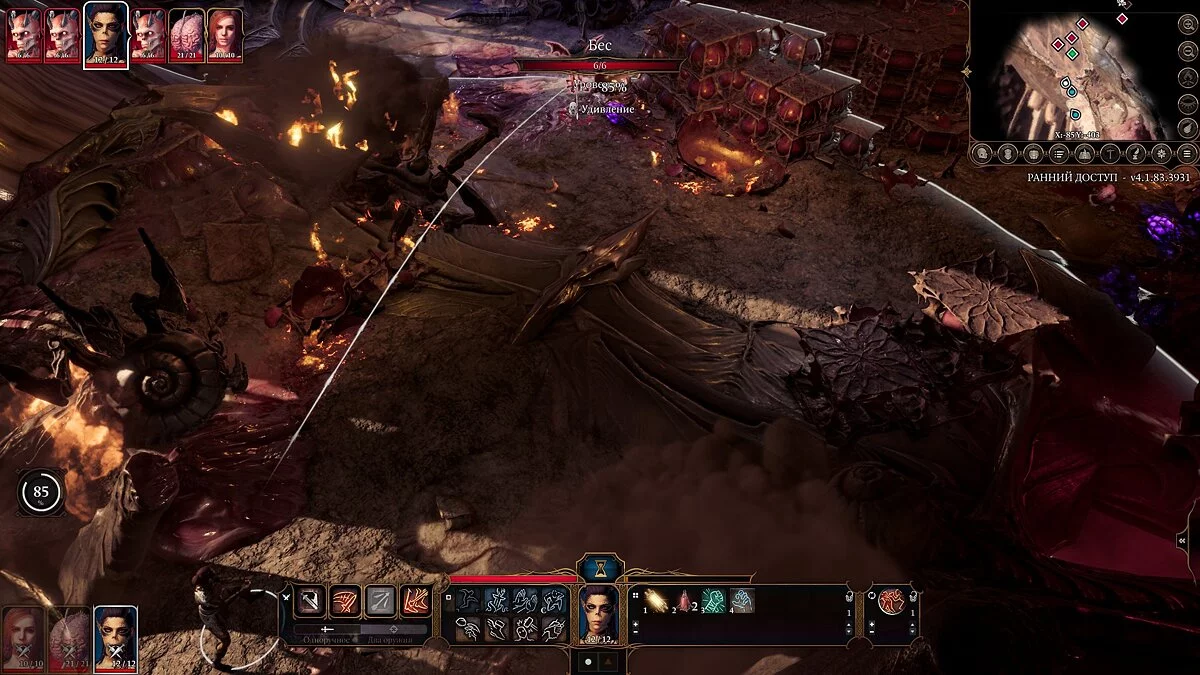This screenshot has width=1200, height=675.
Task: Select the red-haired woman in turn order
Action: click(x=224, y=33)
